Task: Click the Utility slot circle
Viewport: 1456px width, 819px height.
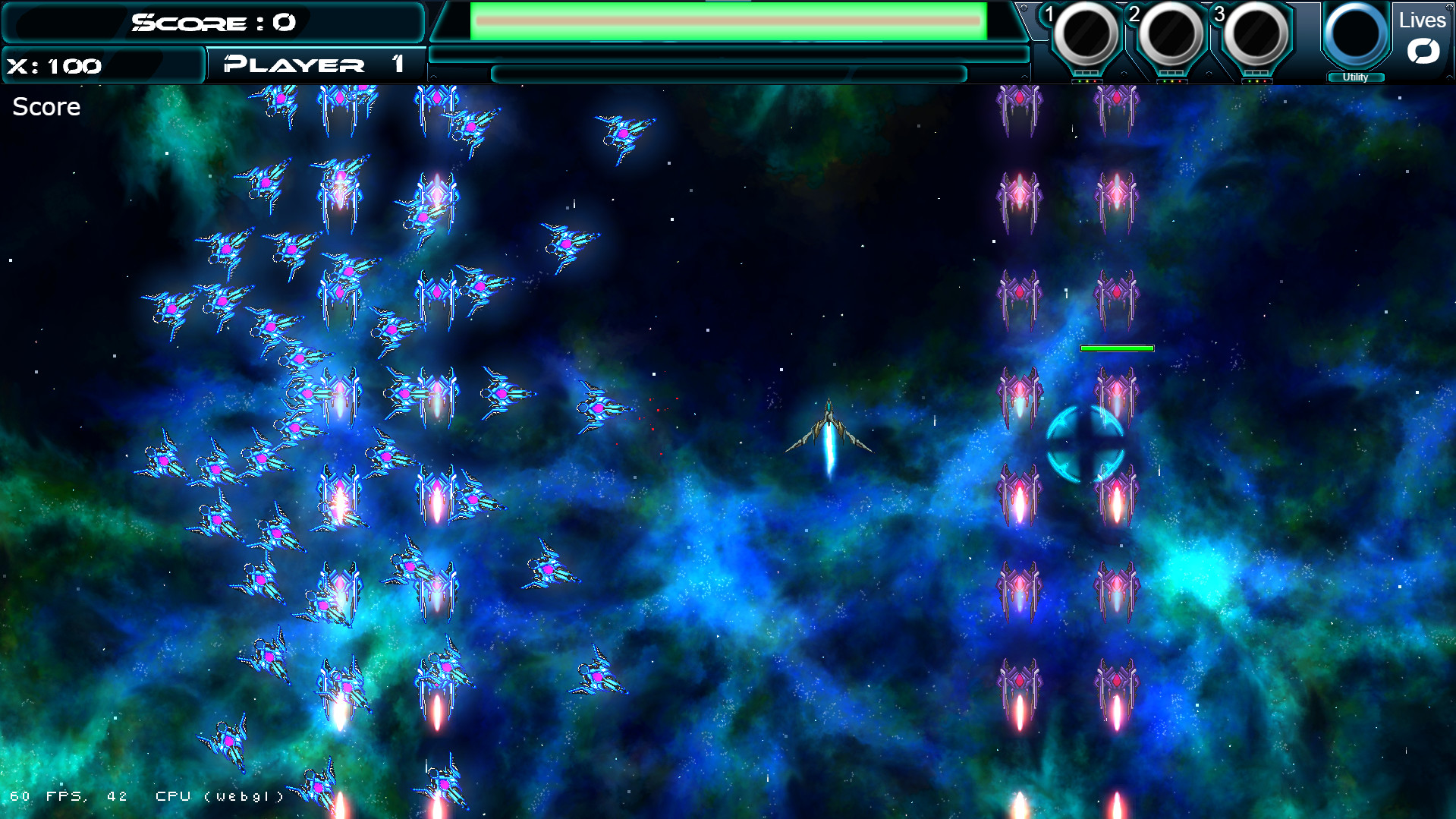Action: [1356, 34]
